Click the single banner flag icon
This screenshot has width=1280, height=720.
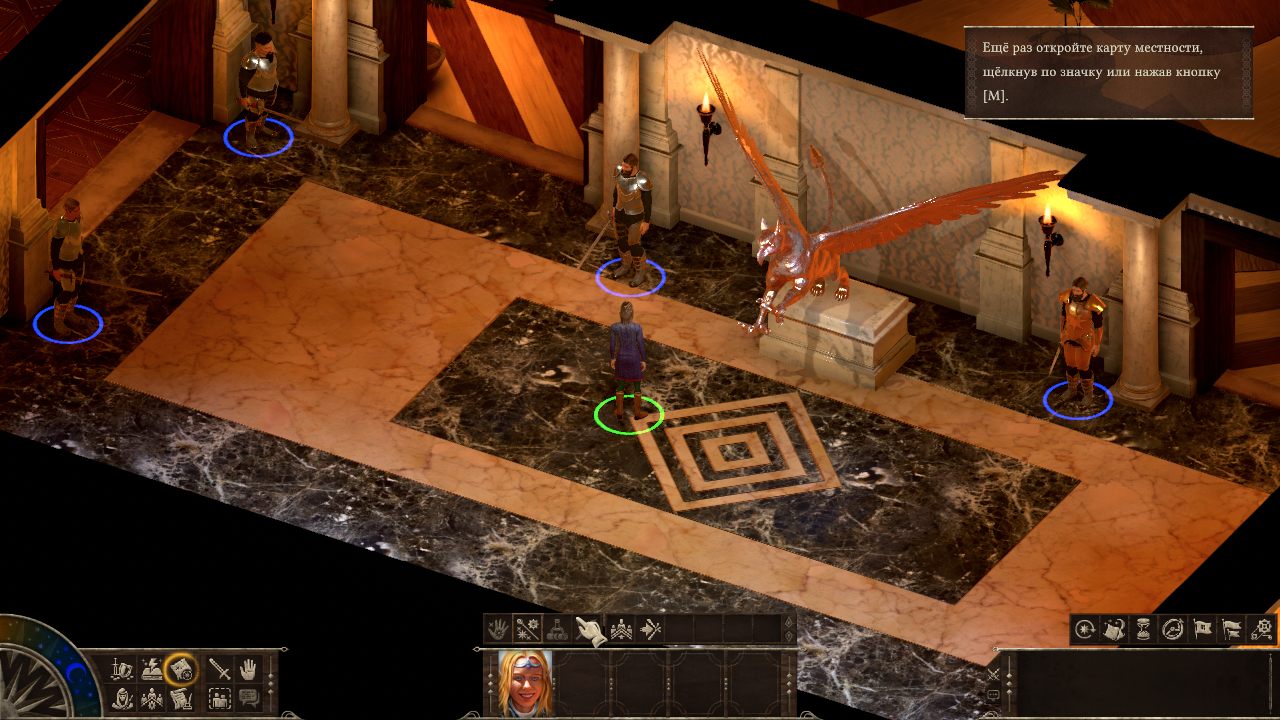point(1203,629)
